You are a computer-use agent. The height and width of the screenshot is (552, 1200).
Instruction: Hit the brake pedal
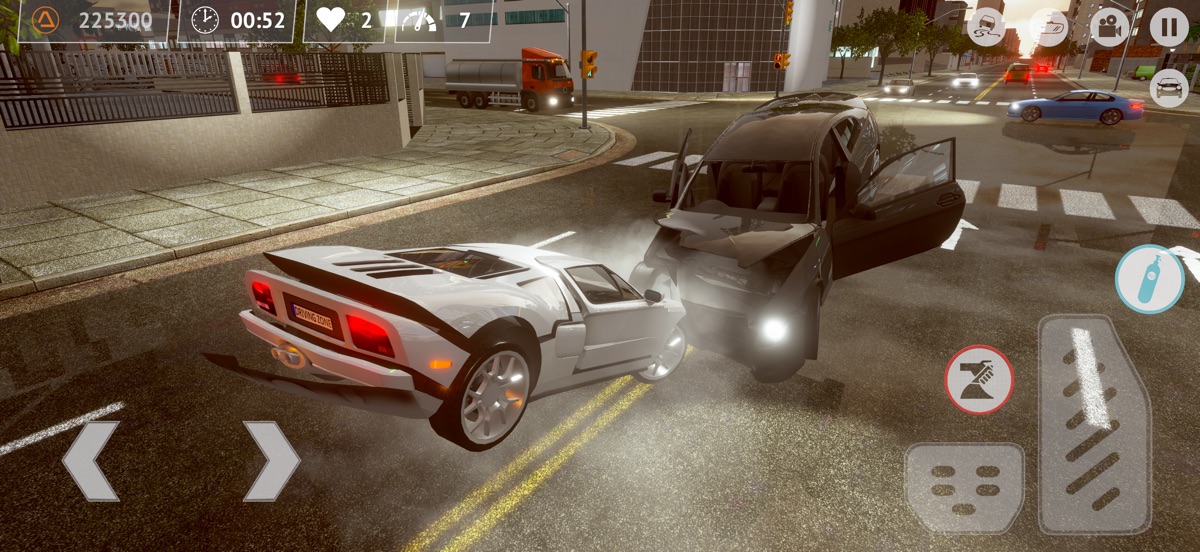[x=964, y=488]
